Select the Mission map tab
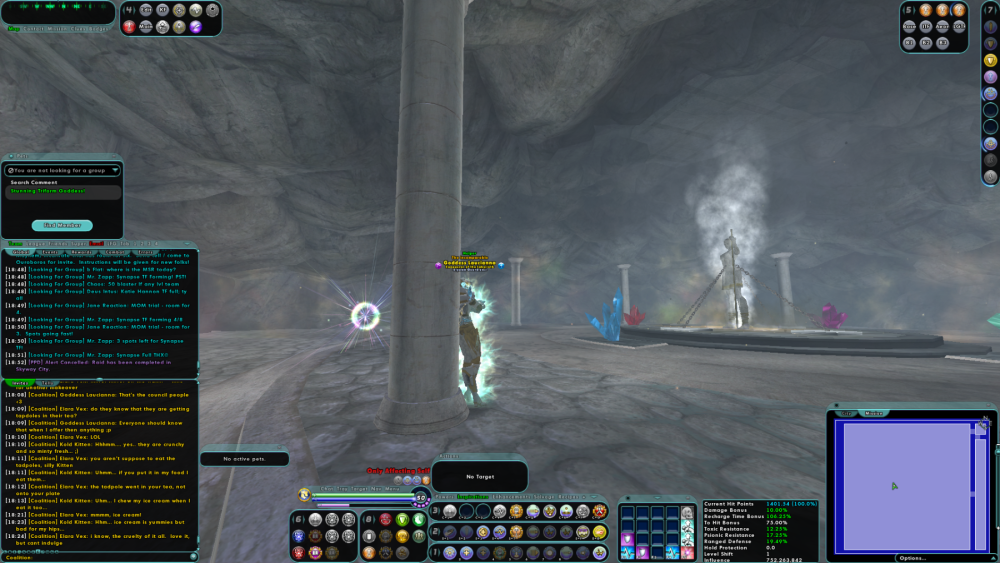This screenshot has height=563, width=1000. [x=873, y=412]
